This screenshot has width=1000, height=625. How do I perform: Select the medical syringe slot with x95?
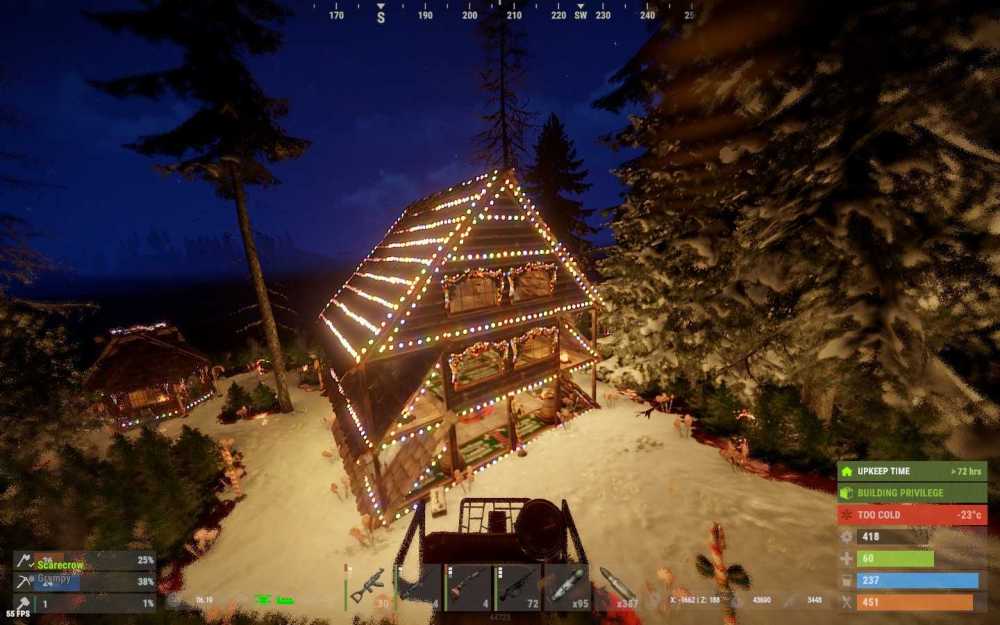(x=570, y=586)
